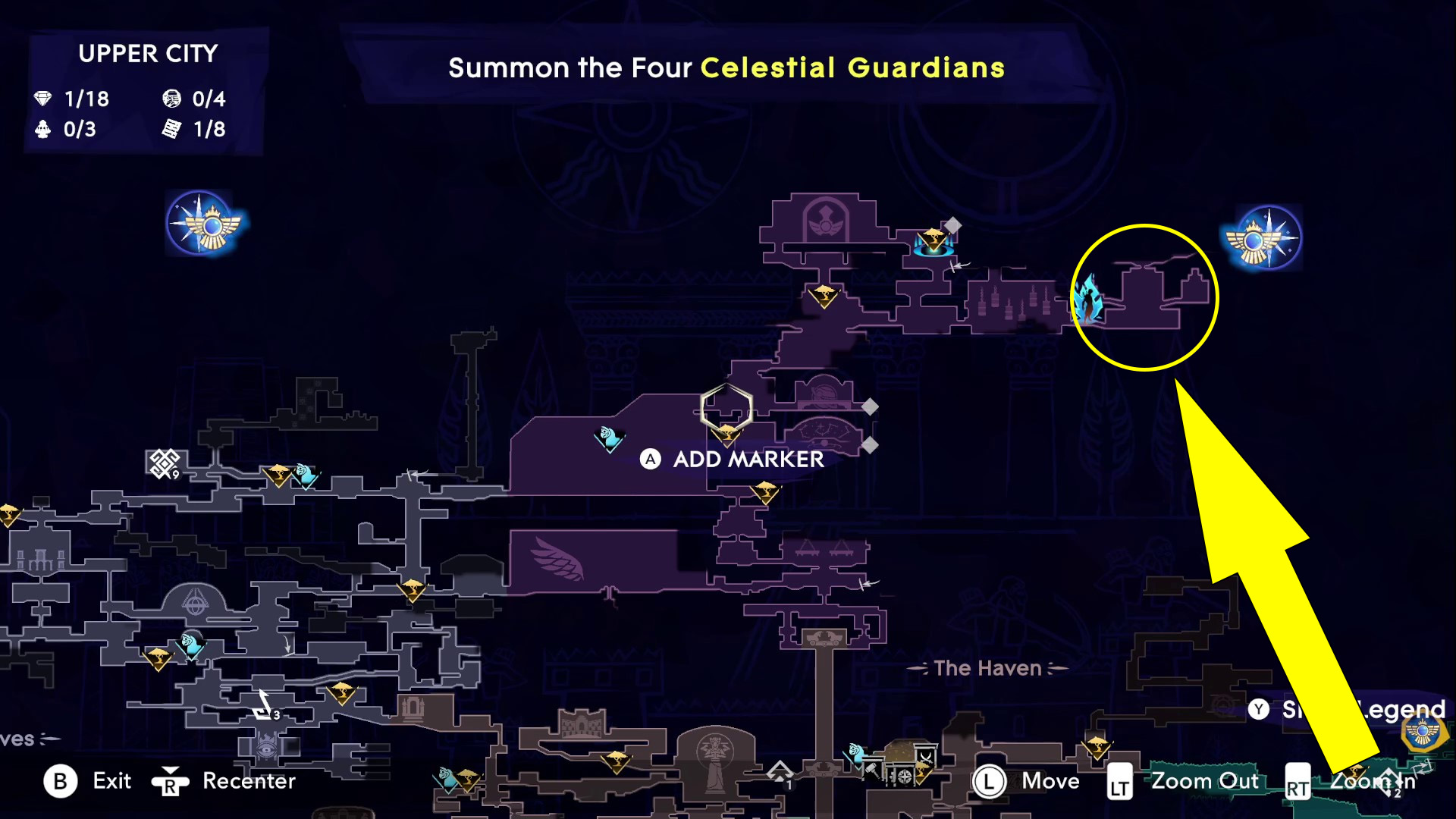Select the blue flame marker on the map
Screen dimensions: 1456x819
pos(1089,300)
